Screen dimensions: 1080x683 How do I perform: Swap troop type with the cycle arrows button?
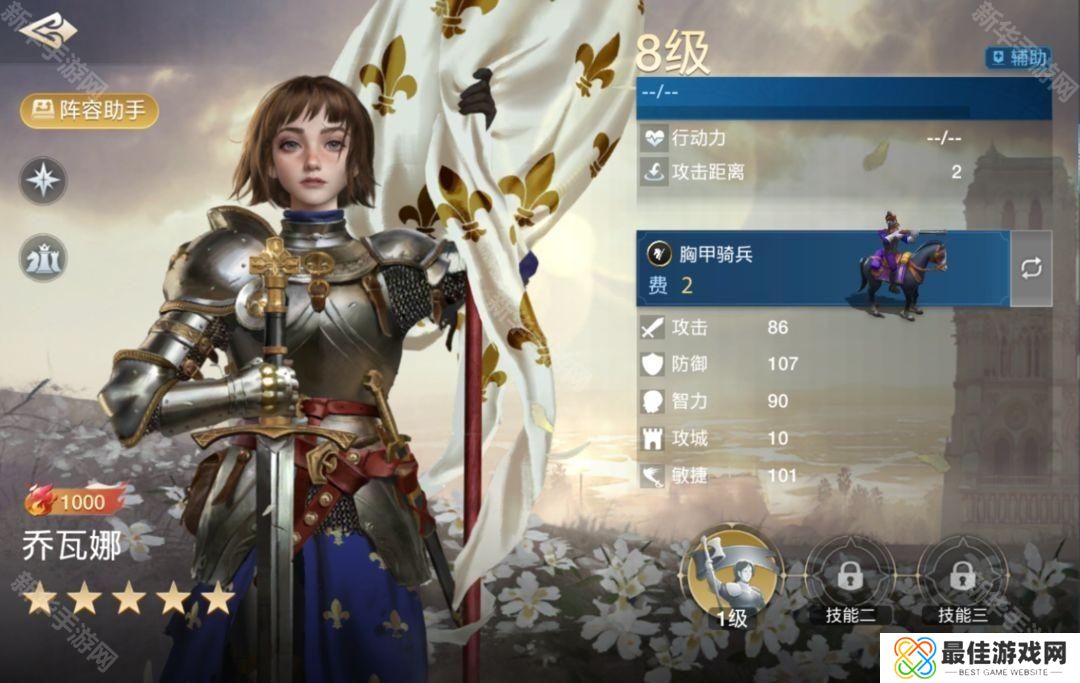coord(1031,268)
